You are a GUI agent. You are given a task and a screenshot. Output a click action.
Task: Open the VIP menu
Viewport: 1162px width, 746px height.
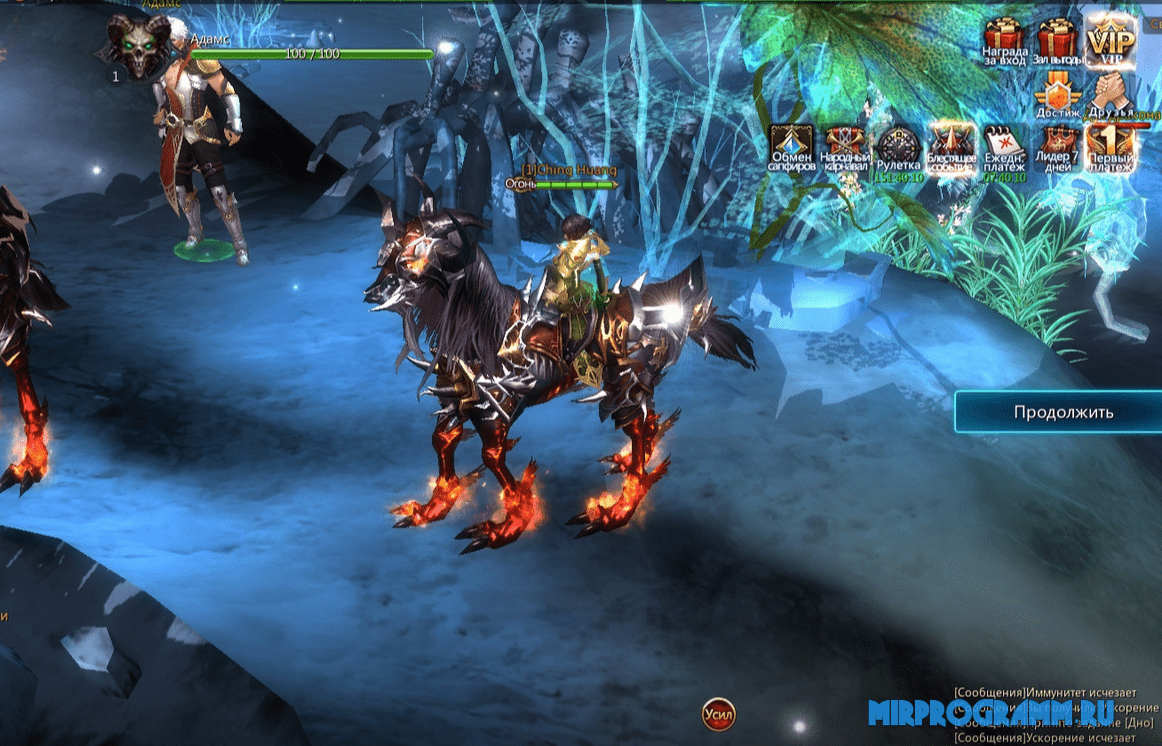tap(1110, 39)
